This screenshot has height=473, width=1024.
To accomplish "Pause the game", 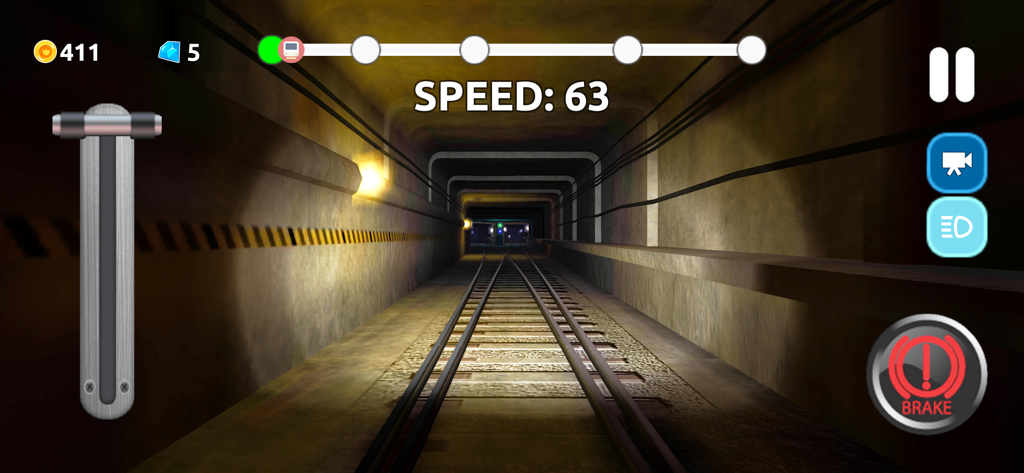I will tap(951, 75).
